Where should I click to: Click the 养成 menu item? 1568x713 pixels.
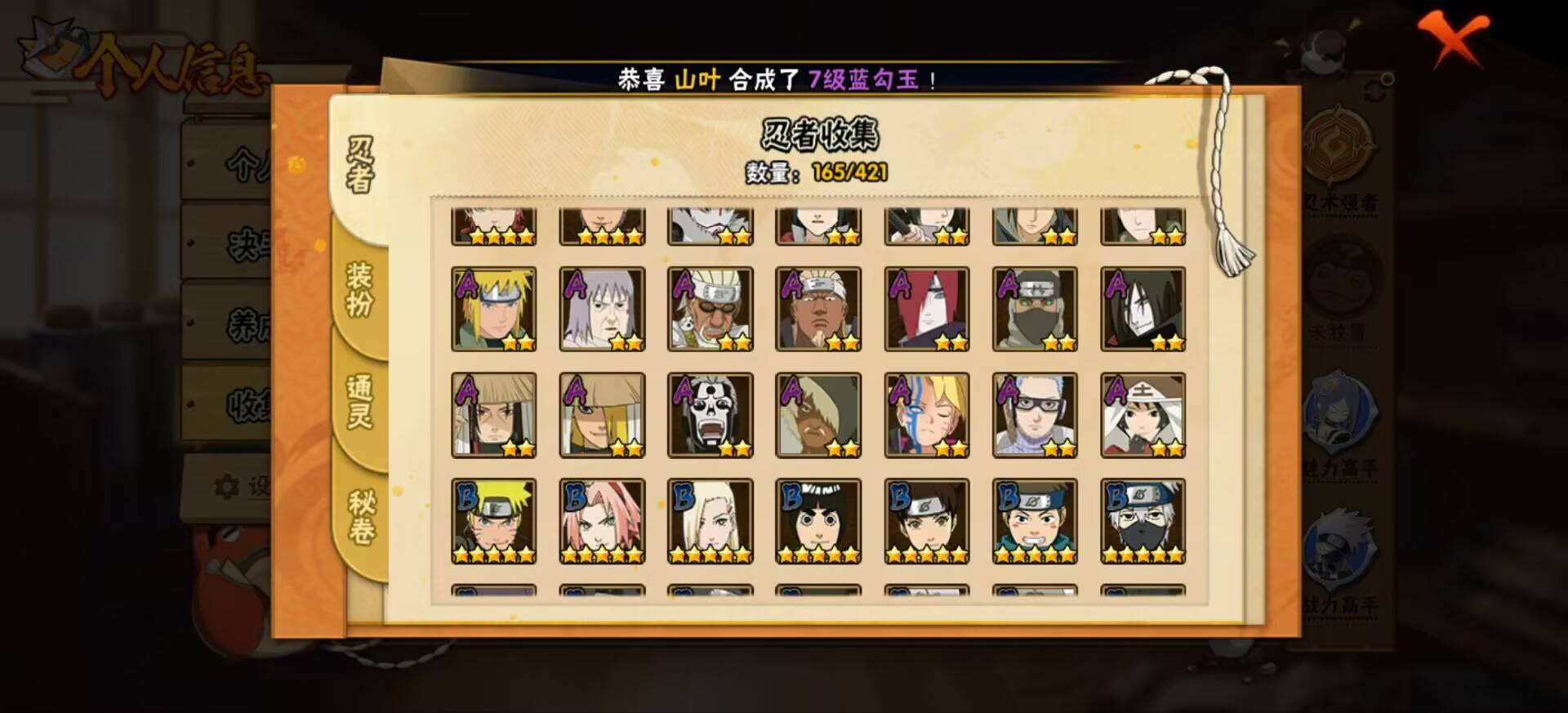tap(245, 321)
